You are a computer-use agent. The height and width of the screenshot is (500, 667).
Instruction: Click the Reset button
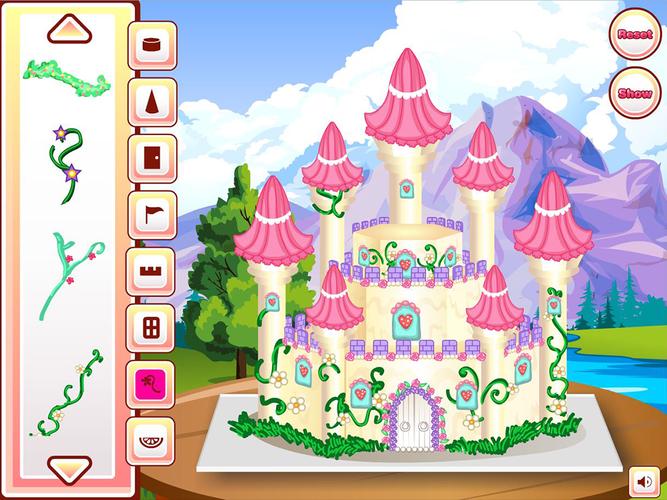[634, 34]
